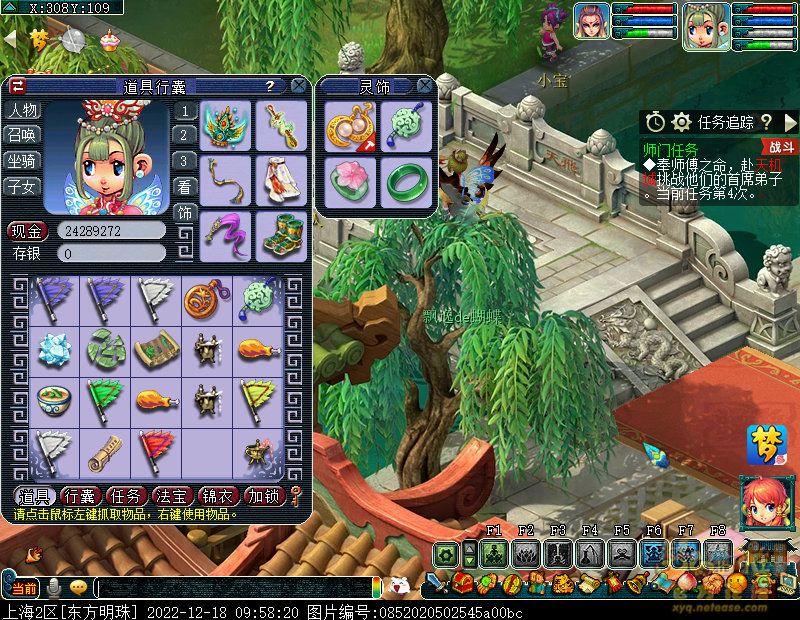Click the 当前 chat channel button
Screen dimensions: 800x620
click(24, 588)
